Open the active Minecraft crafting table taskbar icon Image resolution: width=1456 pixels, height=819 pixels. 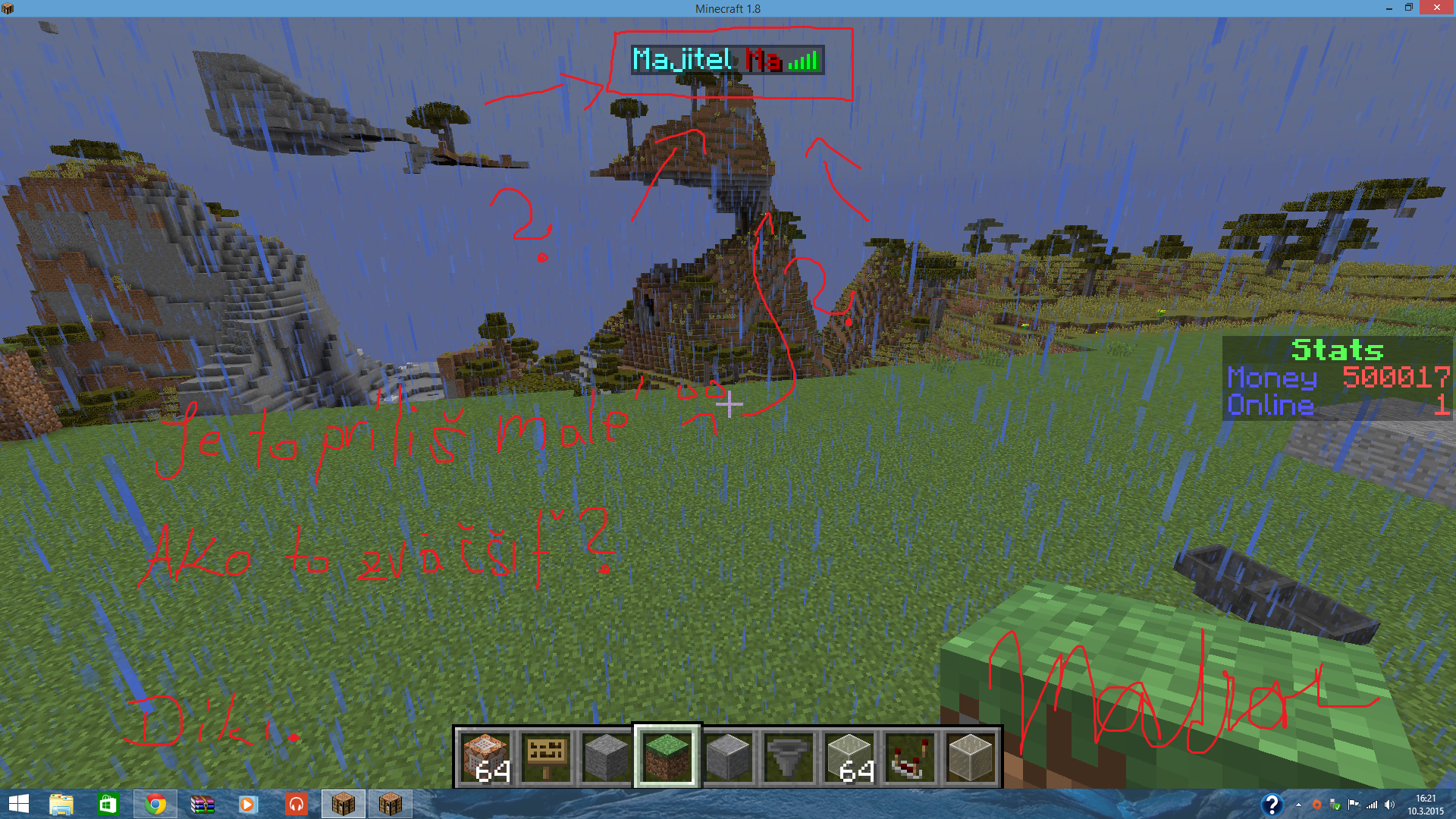click(x=344, y=805)
